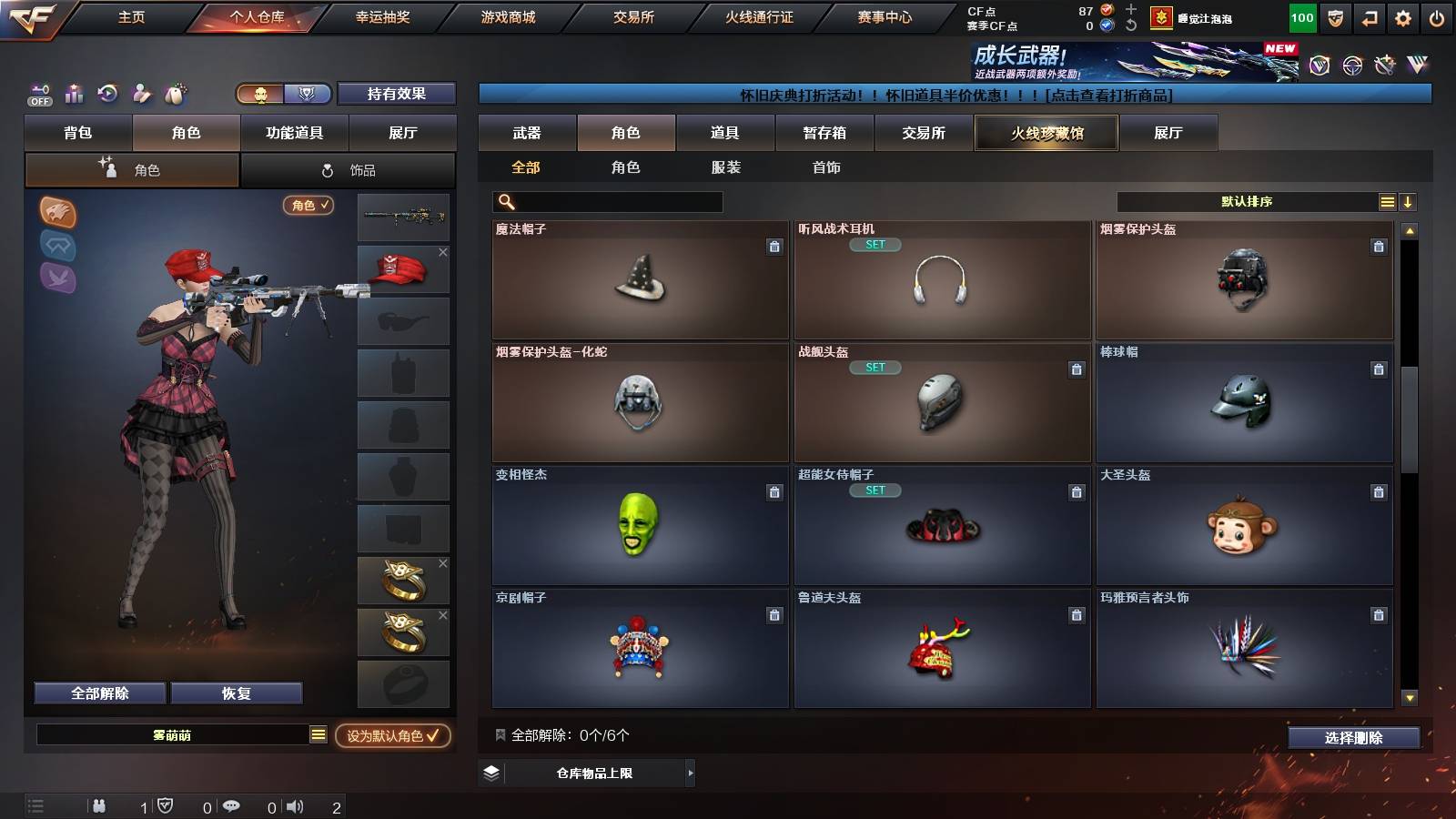Viewport: 1456px width, 819px height.
Task: Click the 选择删除 button bottom right
Action: 1353,738
